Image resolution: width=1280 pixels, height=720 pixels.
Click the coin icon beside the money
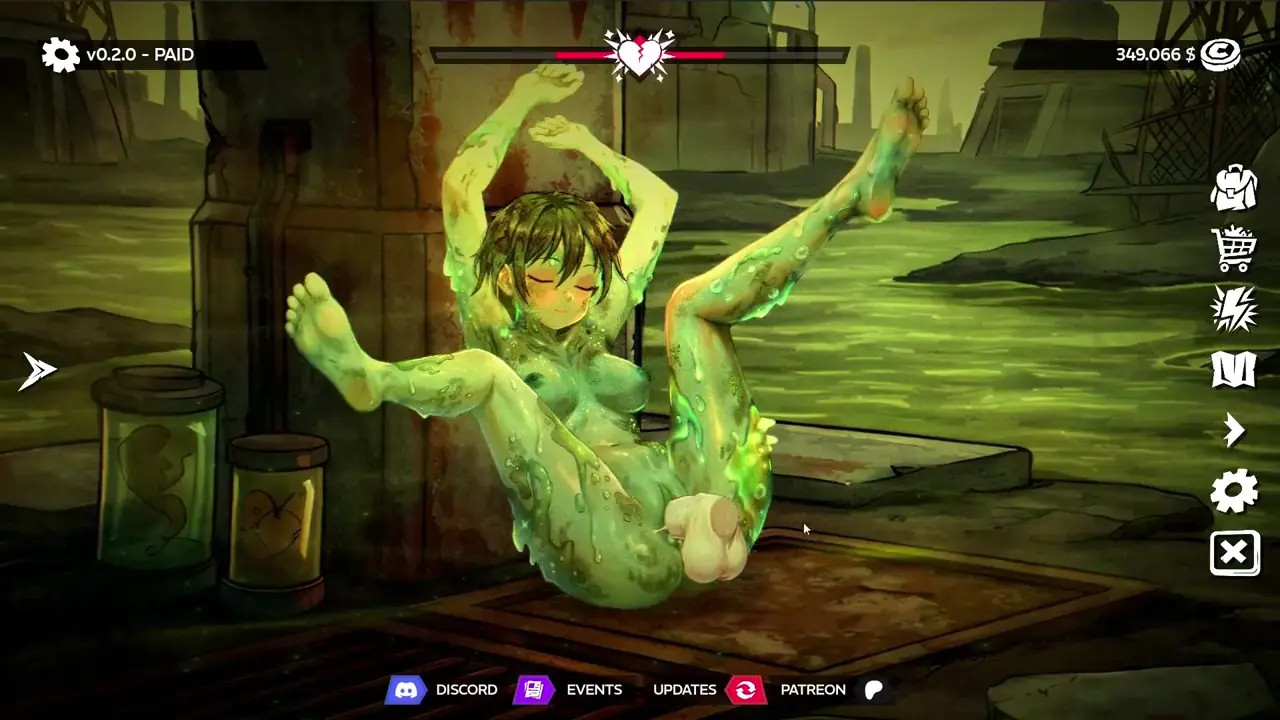[1220, 55]
